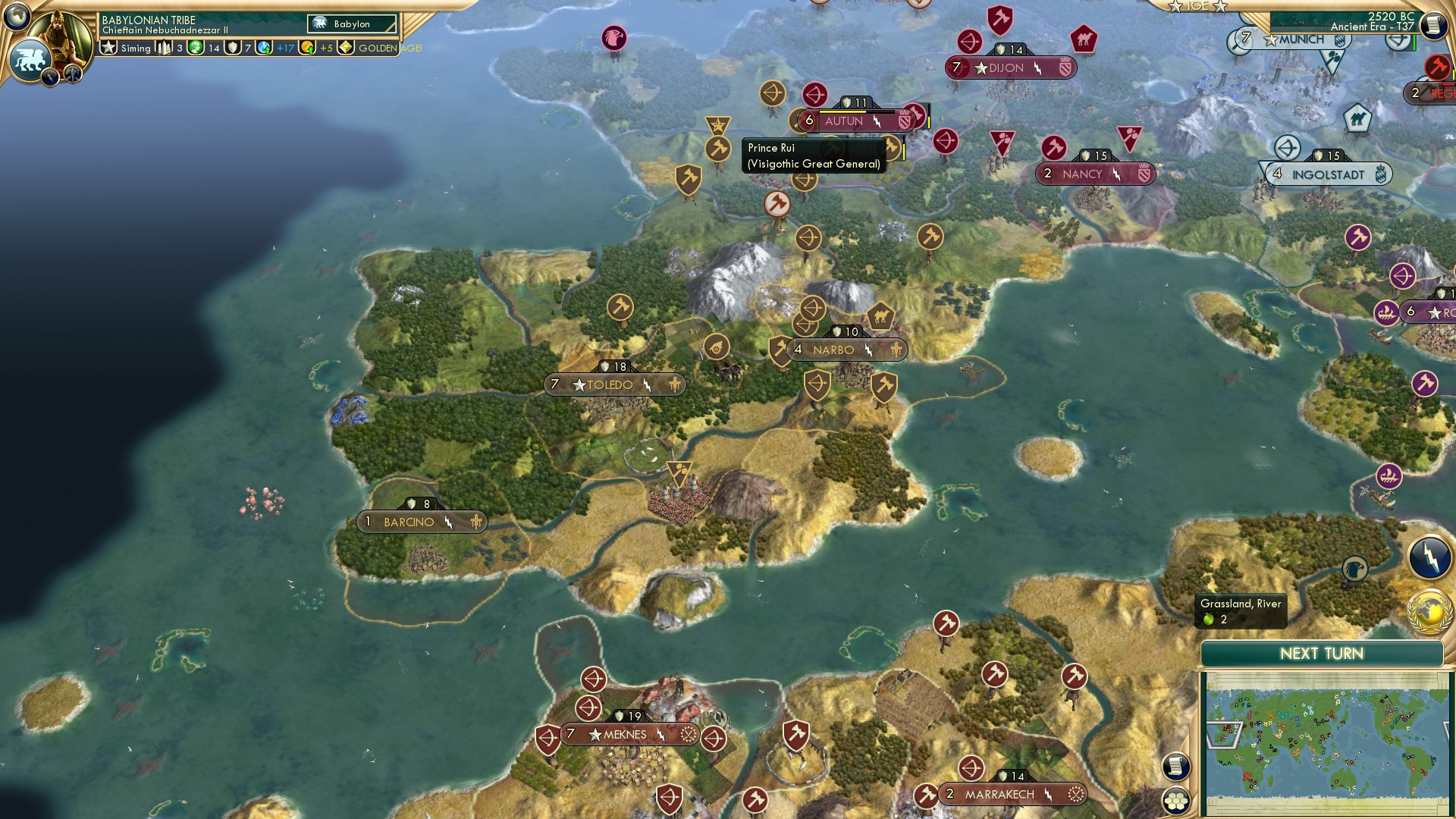Click the Golden Age diamond icon in top bar
The width and height of the screenshot is (1456, 819).
pyautogui.click(x=347, y=48)
